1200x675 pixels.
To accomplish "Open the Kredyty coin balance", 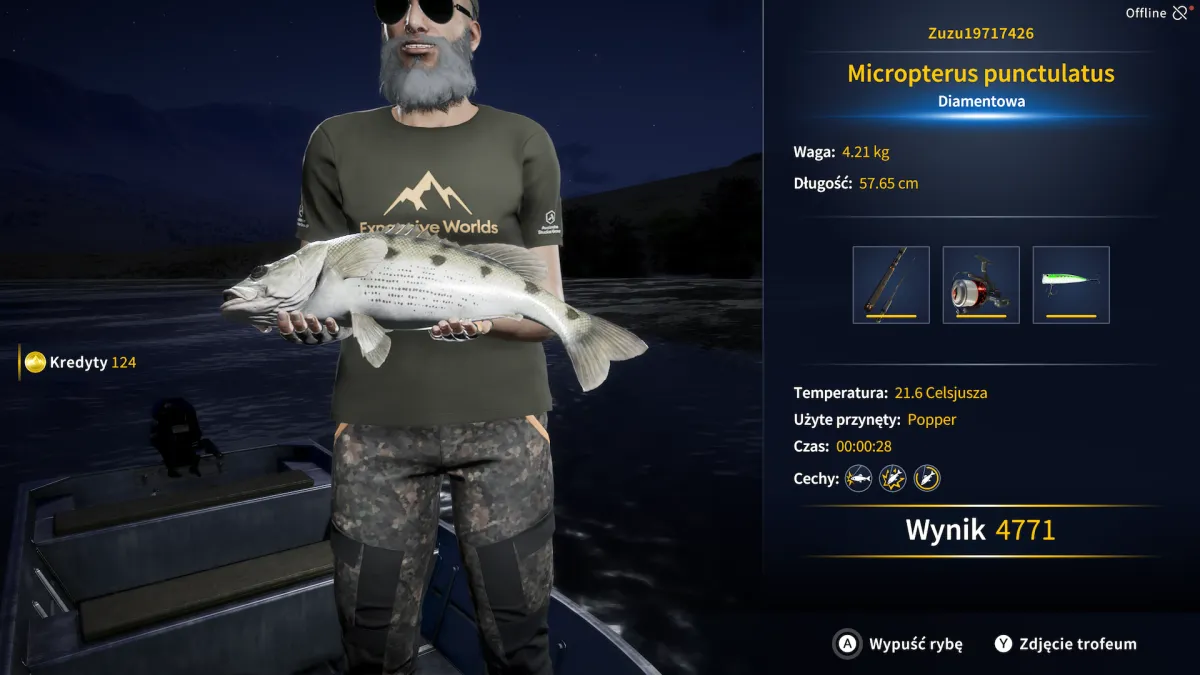I will [x=80, y=362].
